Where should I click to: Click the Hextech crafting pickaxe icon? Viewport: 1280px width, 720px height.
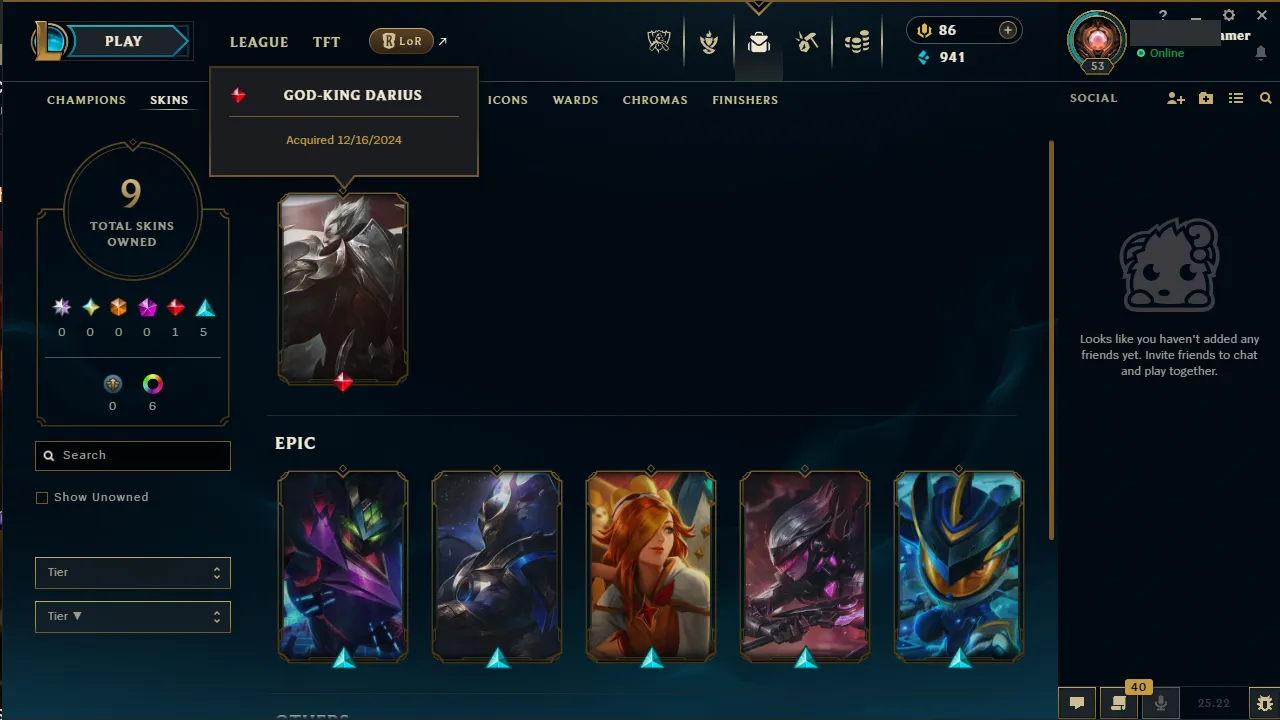807,43
